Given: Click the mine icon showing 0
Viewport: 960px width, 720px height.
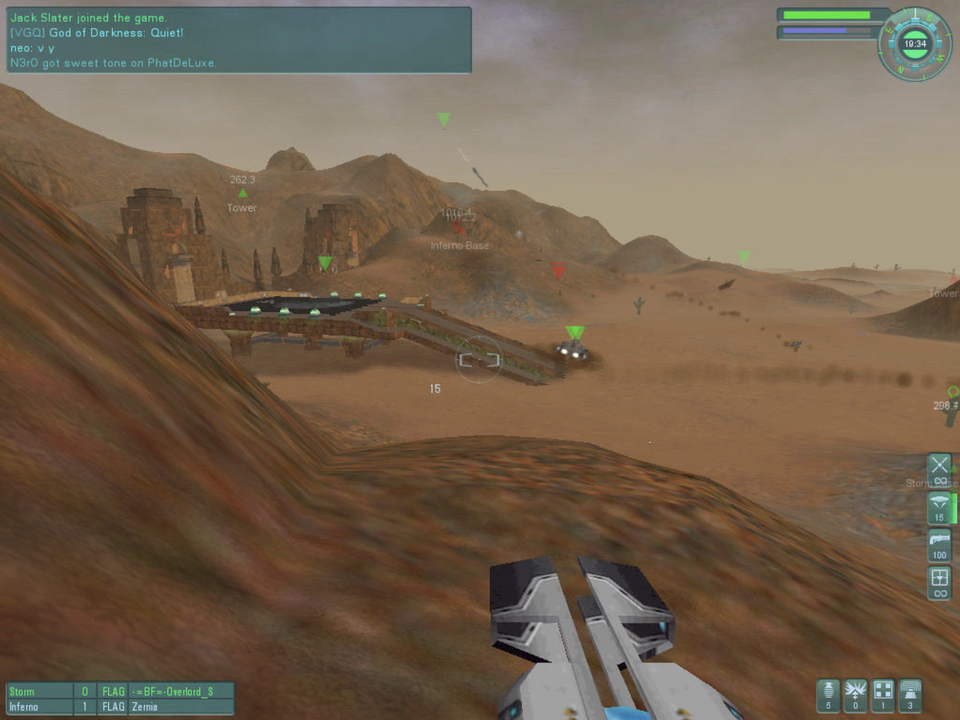Looking at the screenshot, I should click(x=855, y=695).
